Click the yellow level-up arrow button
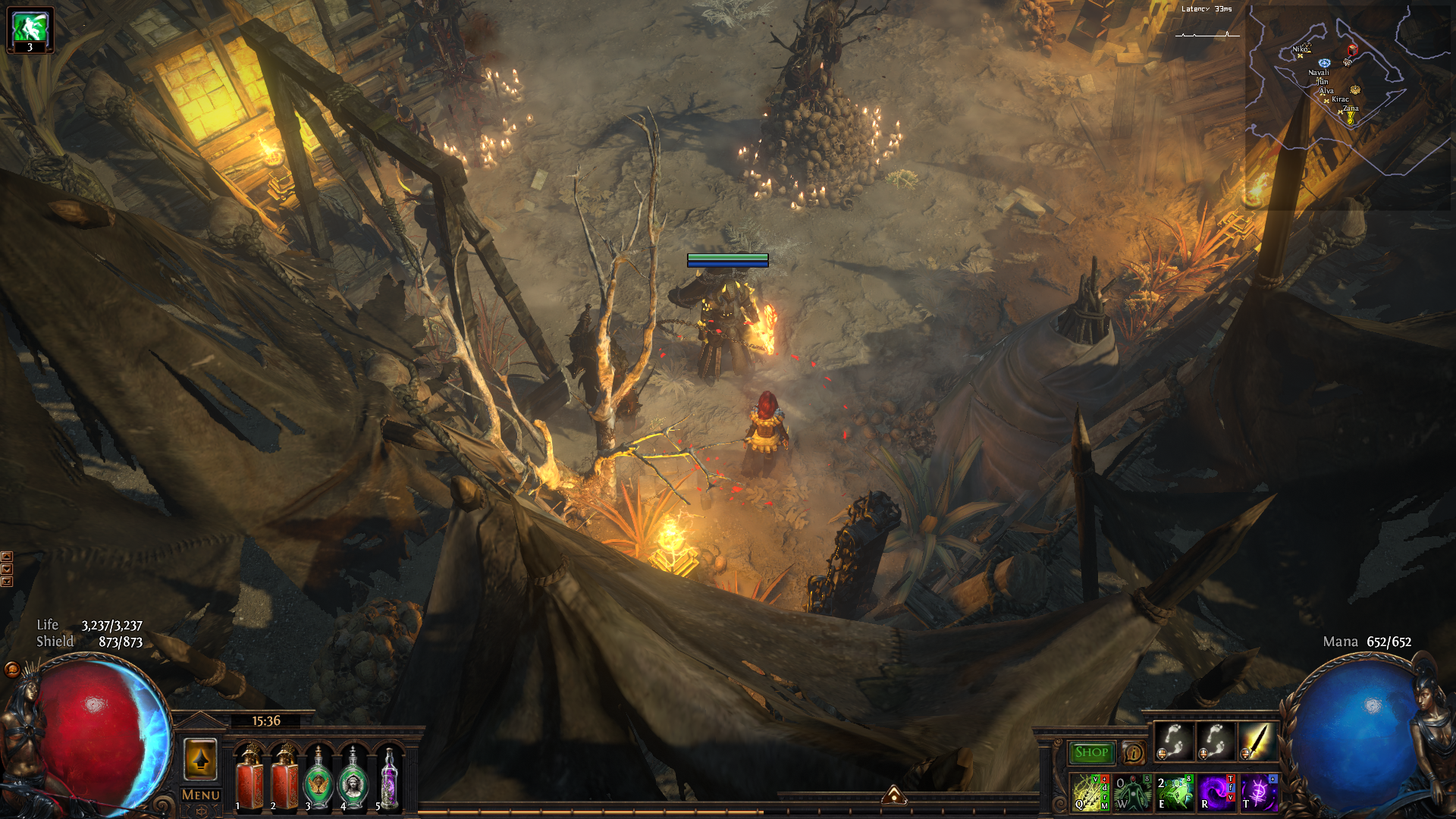The width and height of the screenshot is (1456, 819). (200, 759)
